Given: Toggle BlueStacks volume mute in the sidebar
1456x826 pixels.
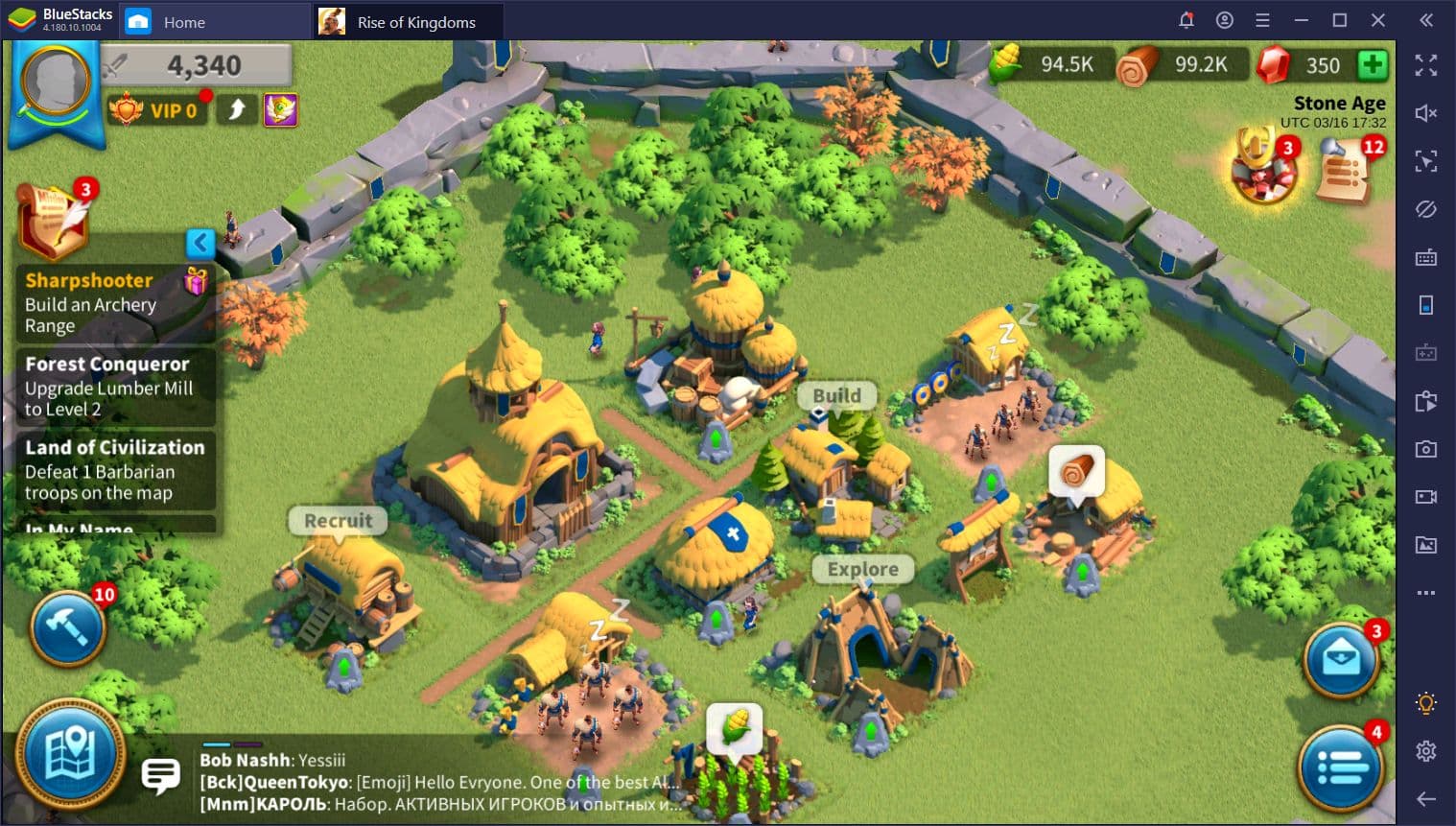Looking at the screenshot, I should pos(1426,113).
